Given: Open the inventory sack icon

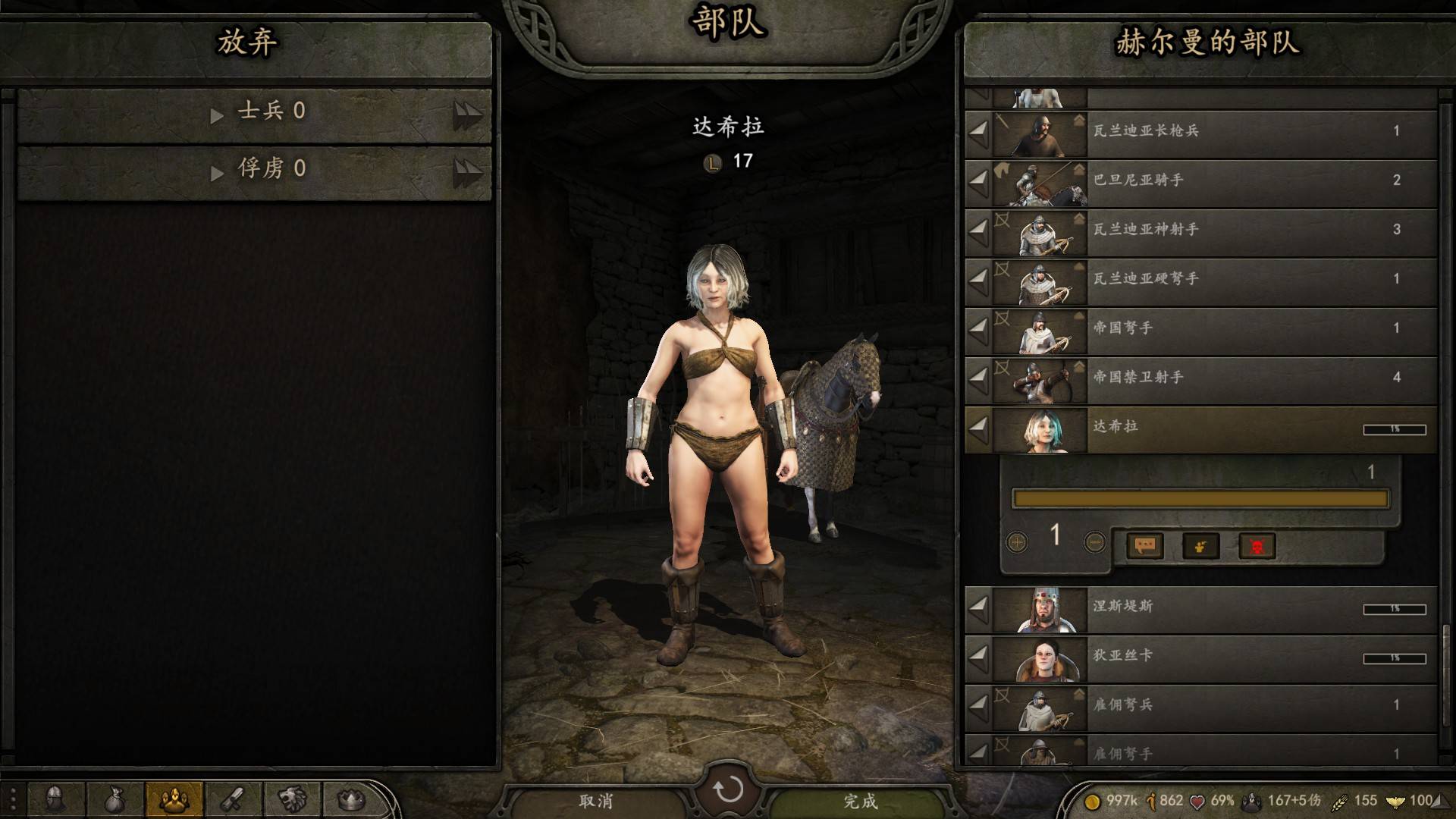Looking at the screenshot, I should 115,799.
